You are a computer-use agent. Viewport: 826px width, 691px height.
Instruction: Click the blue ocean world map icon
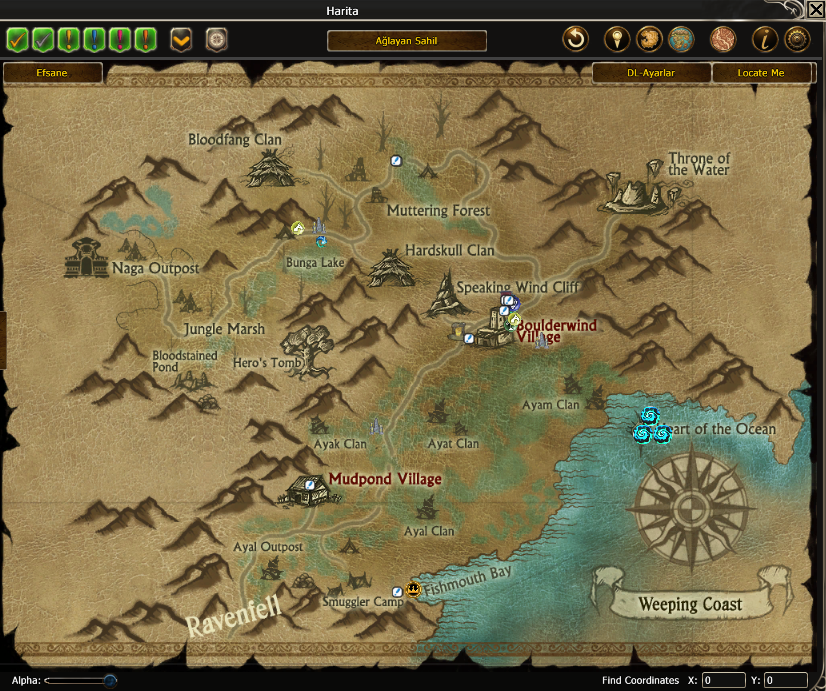pyautogui.click(x=681, y=40)
